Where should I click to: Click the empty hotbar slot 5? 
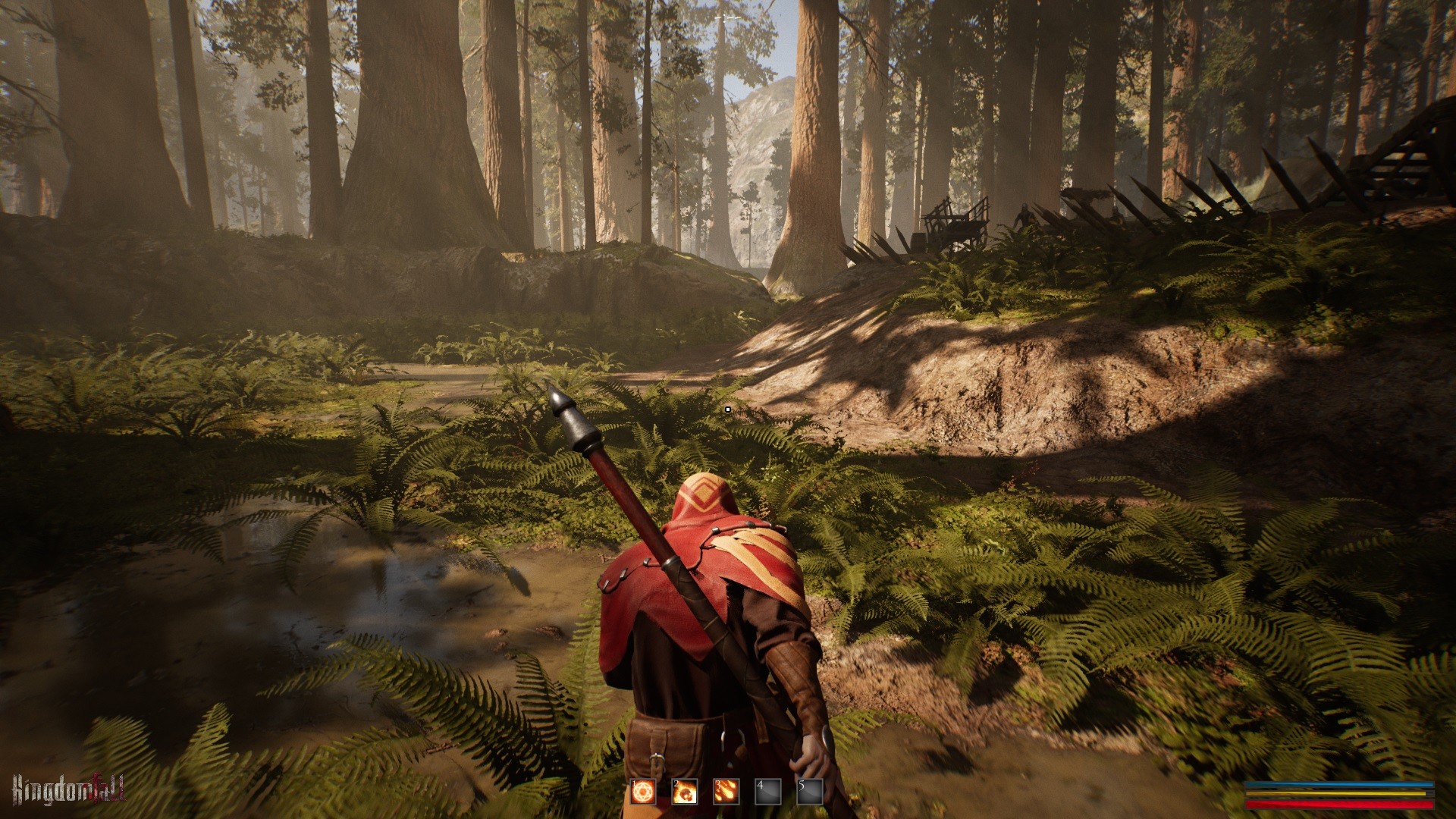click(x=809, y=792)
